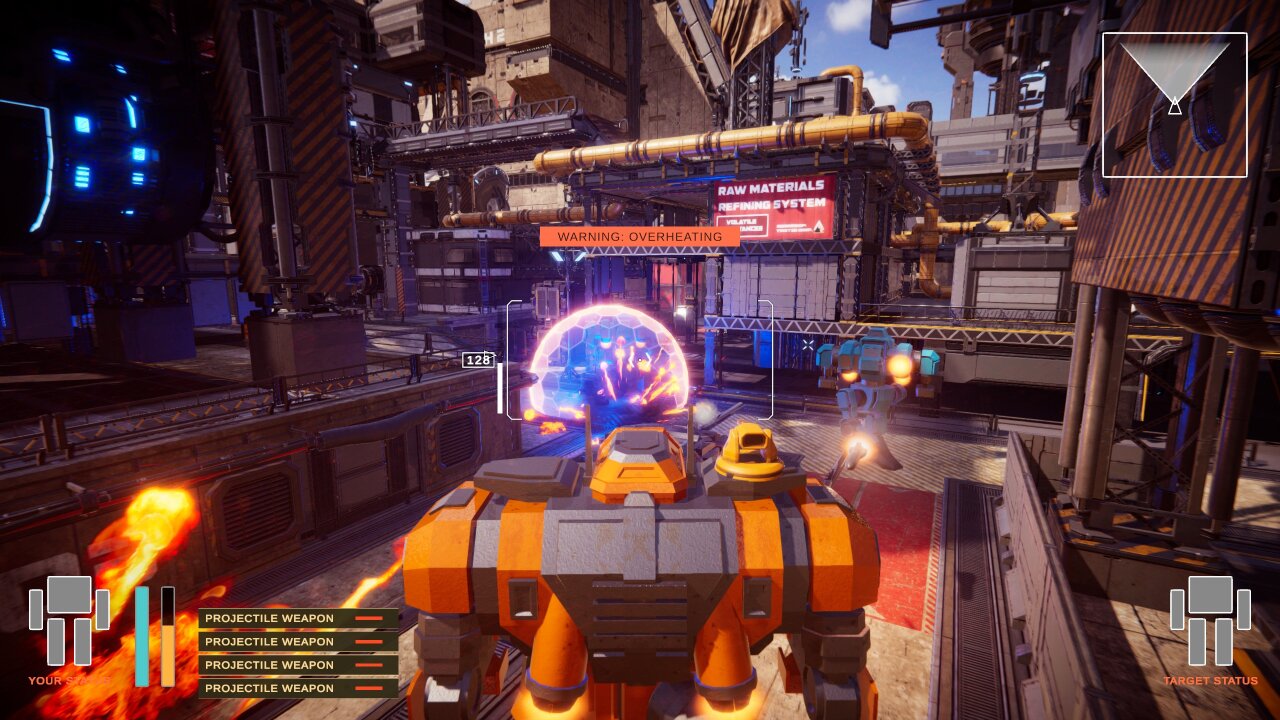This screenshot has width=1280, height=720.
Task: Click the TARGET STATUS mech silhouette
Action: (x=1209, y=620)
